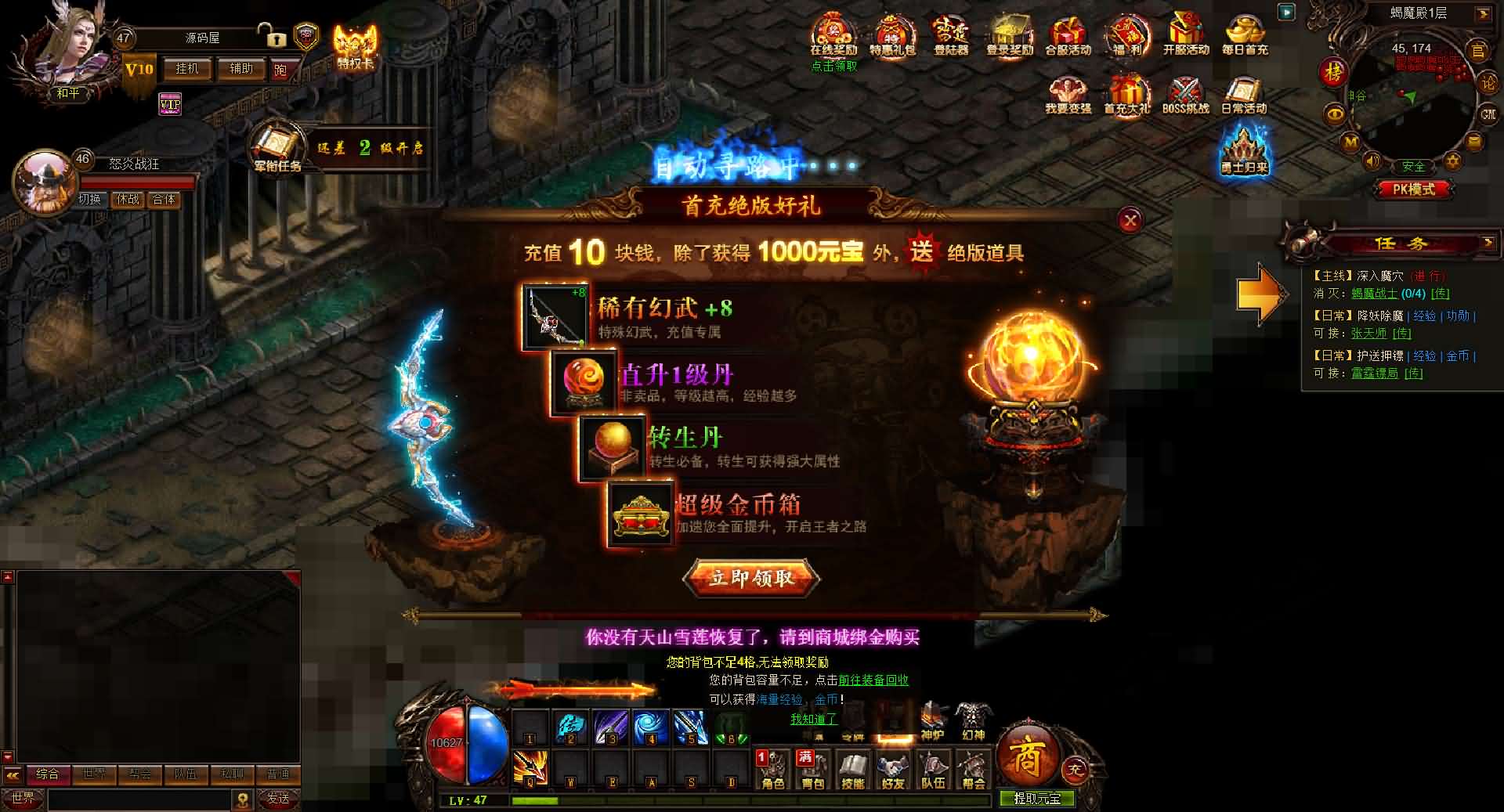Click the orange arrow beside quest panel
The image size is (1504, 812).
(1261, 292)
